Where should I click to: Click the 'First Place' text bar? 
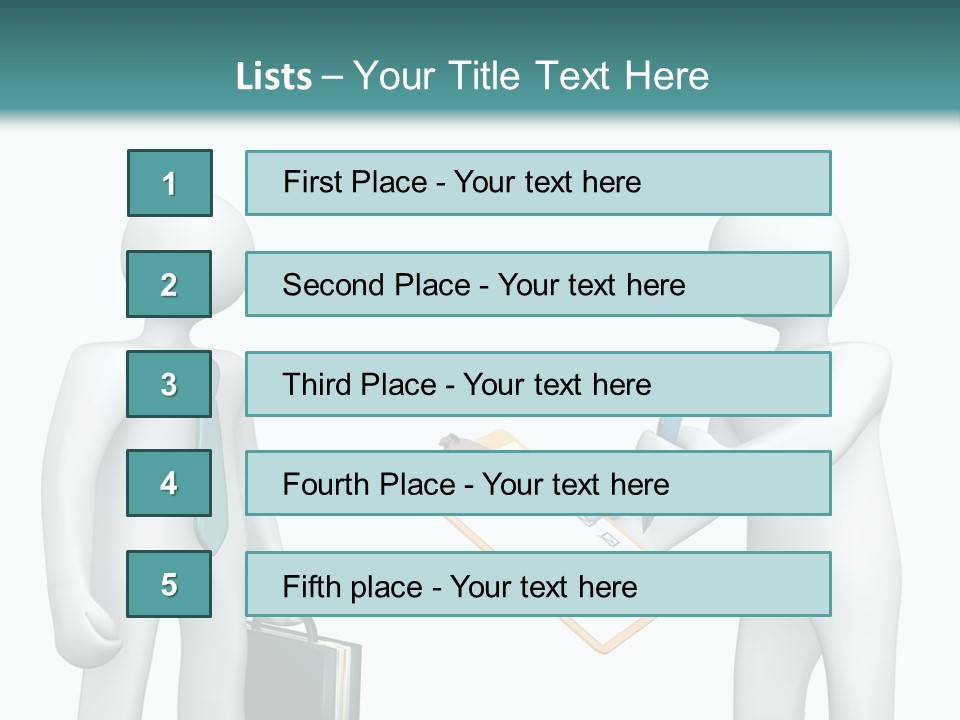538,183
